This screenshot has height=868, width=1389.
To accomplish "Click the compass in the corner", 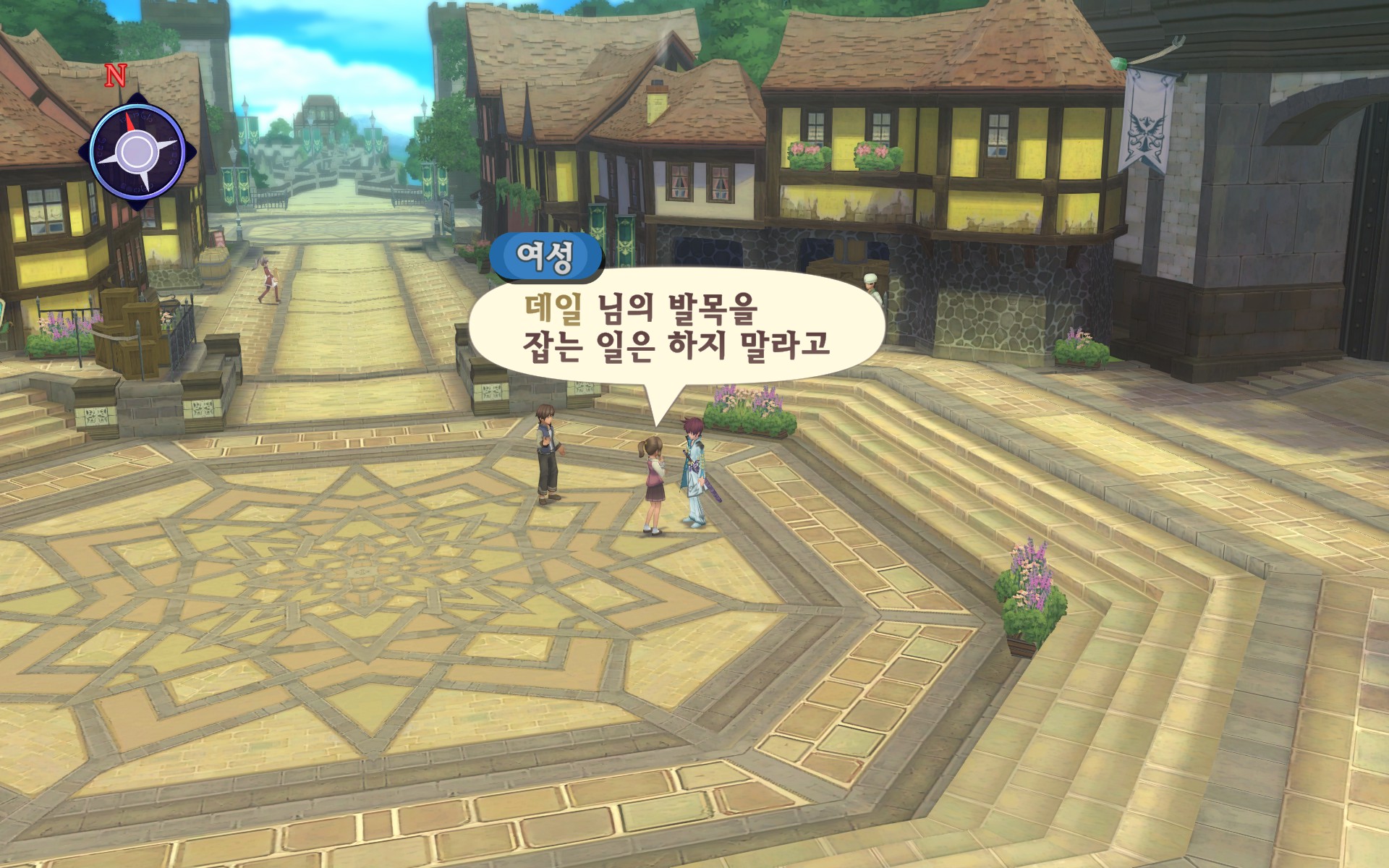I will tap(137, 151).
